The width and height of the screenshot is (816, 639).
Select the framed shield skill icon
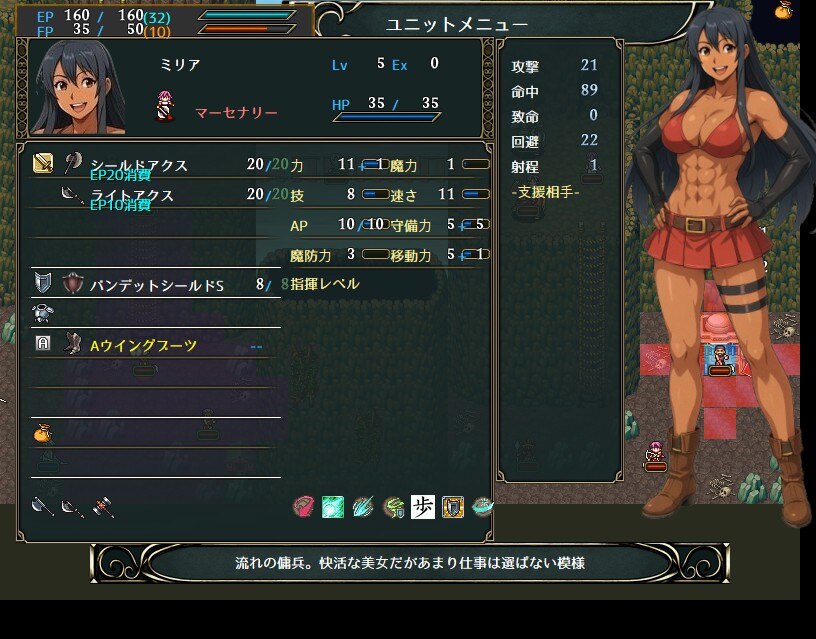(x=452, y=507)
